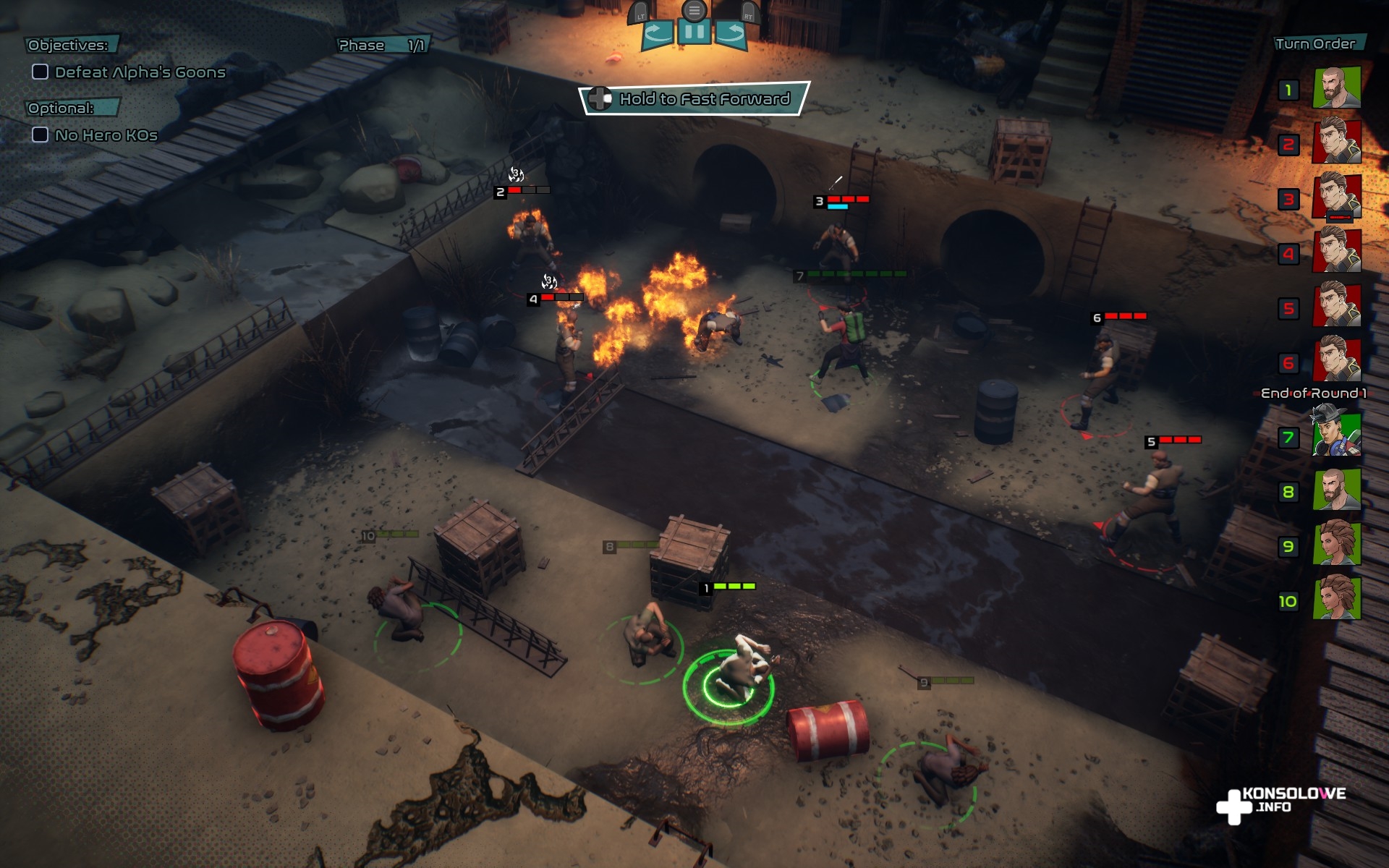The image size is (1389, 868).
Task: Pause the battle with the pause button
Action: point(694,33)
